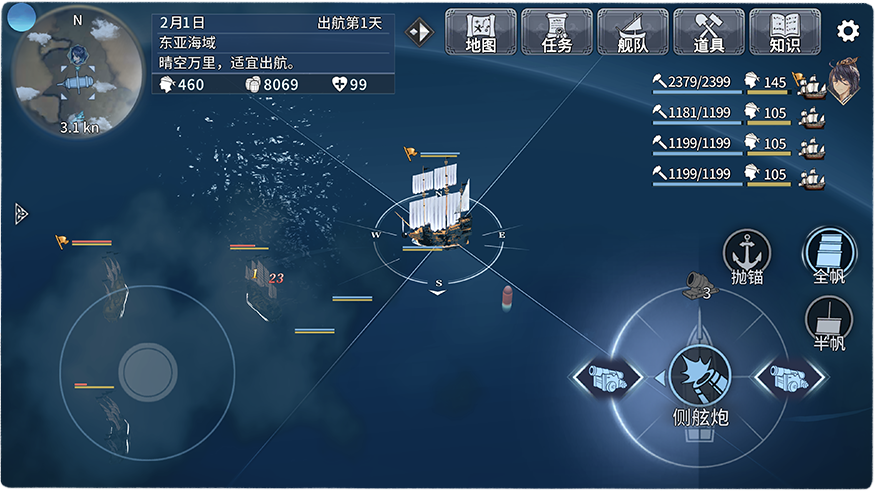Fire the right-side cannon button
Image resolution: width=875 pixels, height=491 pixels.
[x=791, y=378]
